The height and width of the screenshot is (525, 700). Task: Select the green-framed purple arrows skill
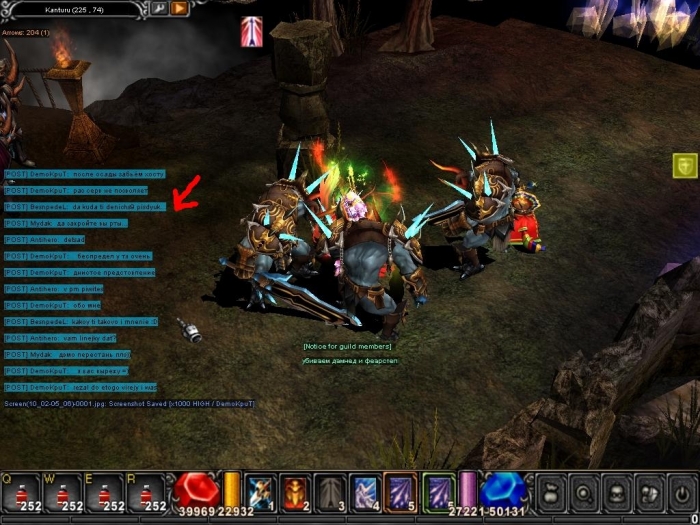point(438,491)
